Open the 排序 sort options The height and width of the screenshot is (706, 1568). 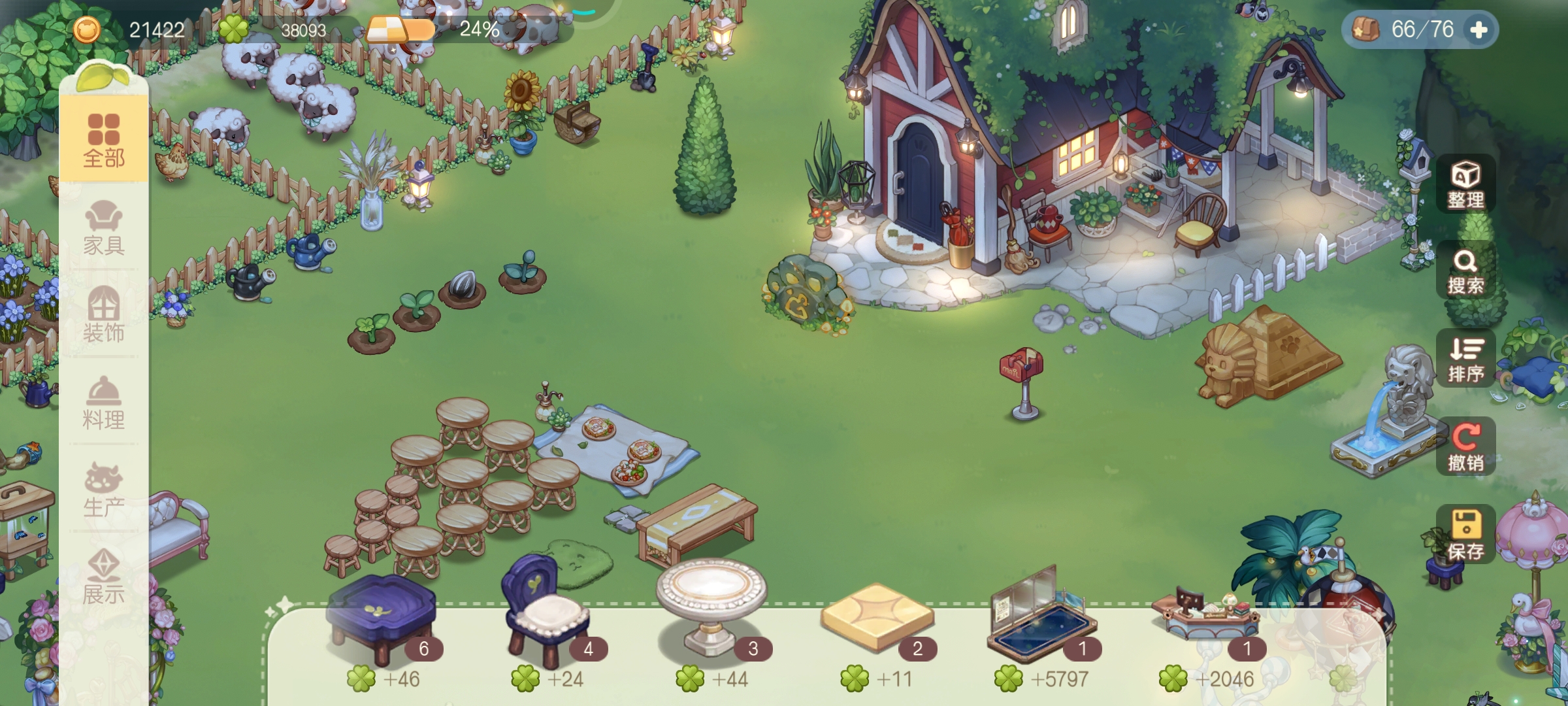point(1465,359)
